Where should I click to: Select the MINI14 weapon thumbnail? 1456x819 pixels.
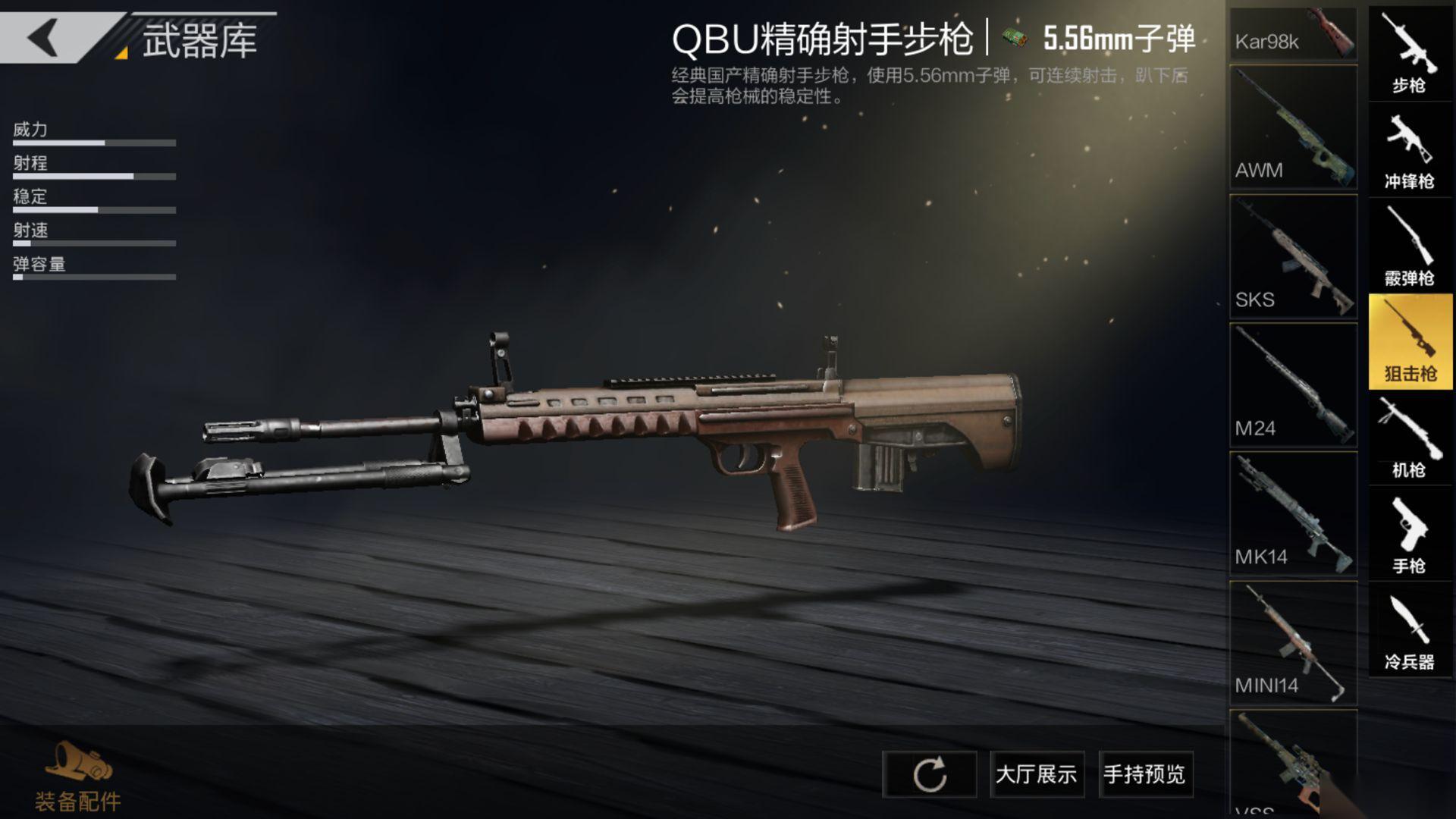pos(1293,643)
